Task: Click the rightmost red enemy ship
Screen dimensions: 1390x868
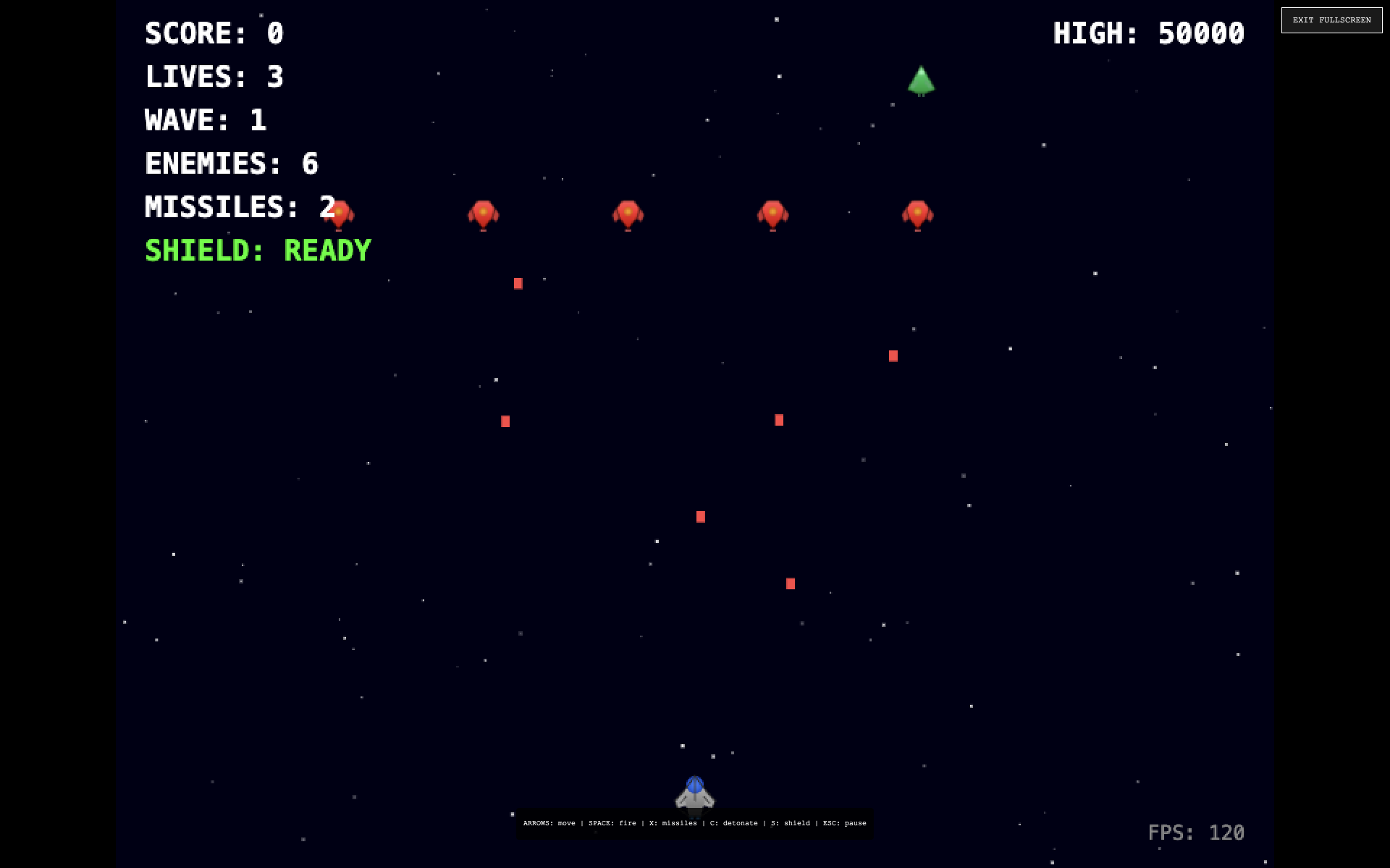Action: coord(917,213)
